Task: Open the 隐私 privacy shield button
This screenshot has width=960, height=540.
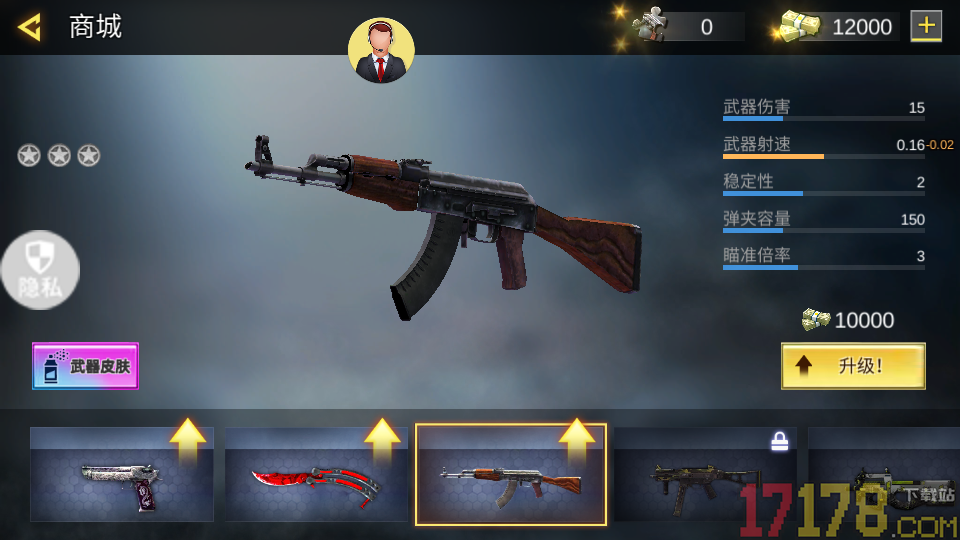Action: [39, 271]
